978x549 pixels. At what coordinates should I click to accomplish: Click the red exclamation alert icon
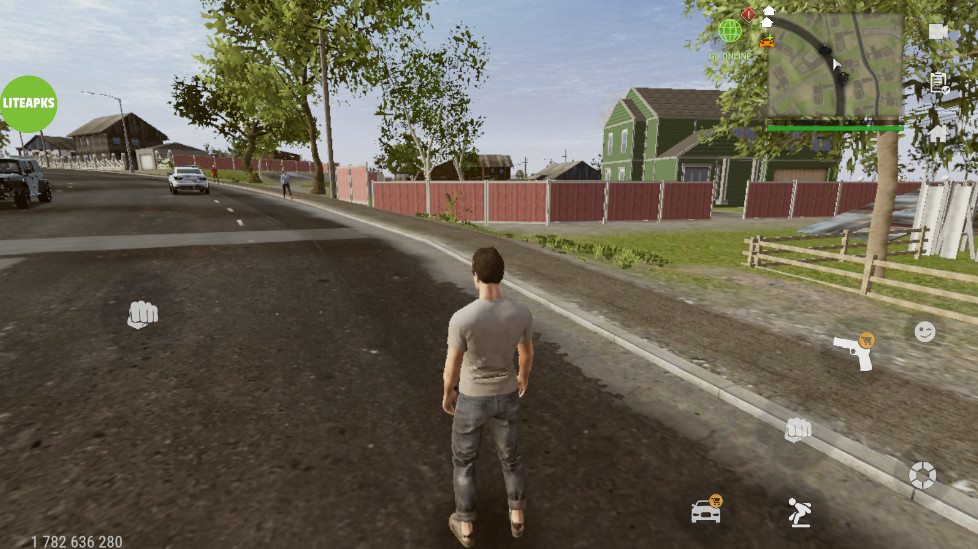(748, 14)
